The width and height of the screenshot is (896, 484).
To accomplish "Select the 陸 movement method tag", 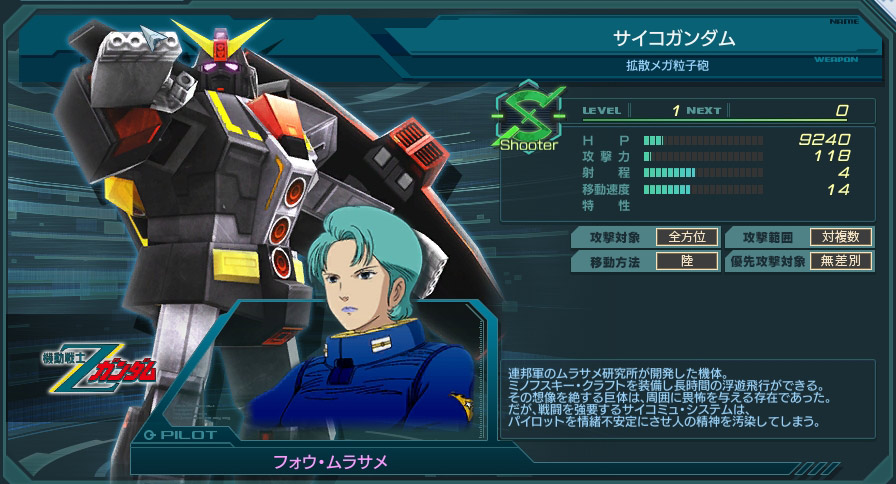I will [687, 262].
